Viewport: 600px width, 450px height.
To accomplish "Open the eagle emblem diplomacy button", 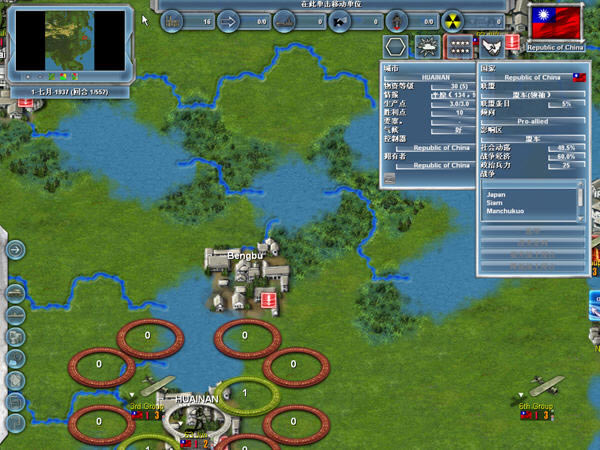I will (x=490, y=46).
